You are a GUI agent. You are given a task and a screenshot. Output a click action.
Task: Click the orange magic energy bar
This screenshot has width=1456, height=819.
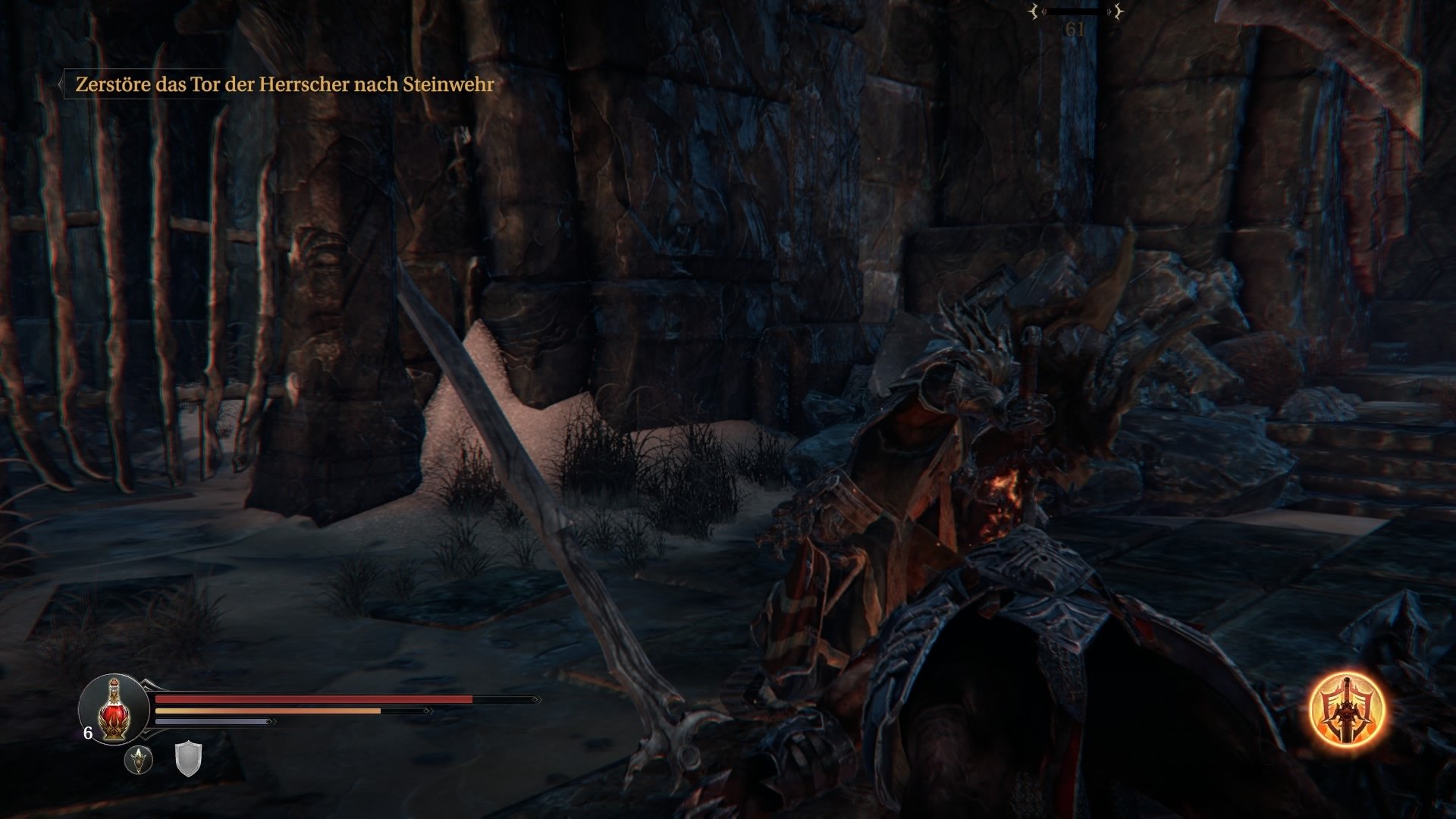[x=265, y=711]
